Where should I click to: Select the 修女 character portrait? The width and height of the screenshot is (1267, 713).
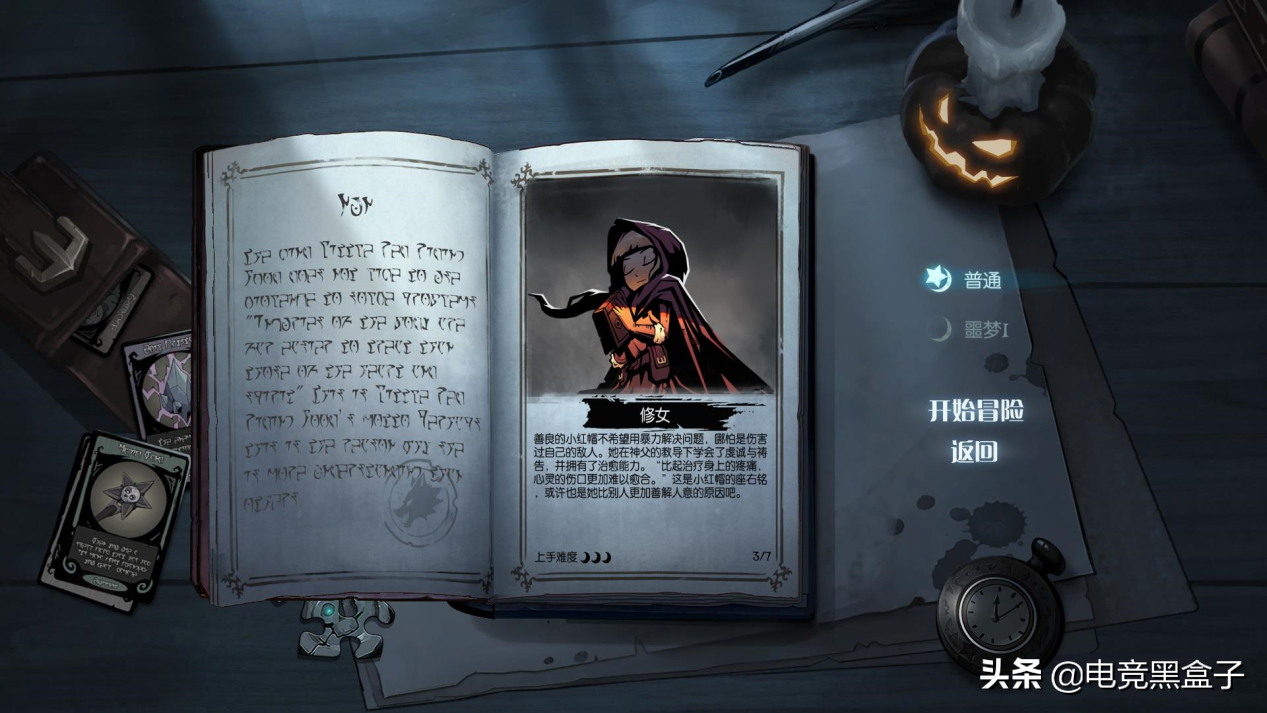pyautogui.click(x=651, y=298)
